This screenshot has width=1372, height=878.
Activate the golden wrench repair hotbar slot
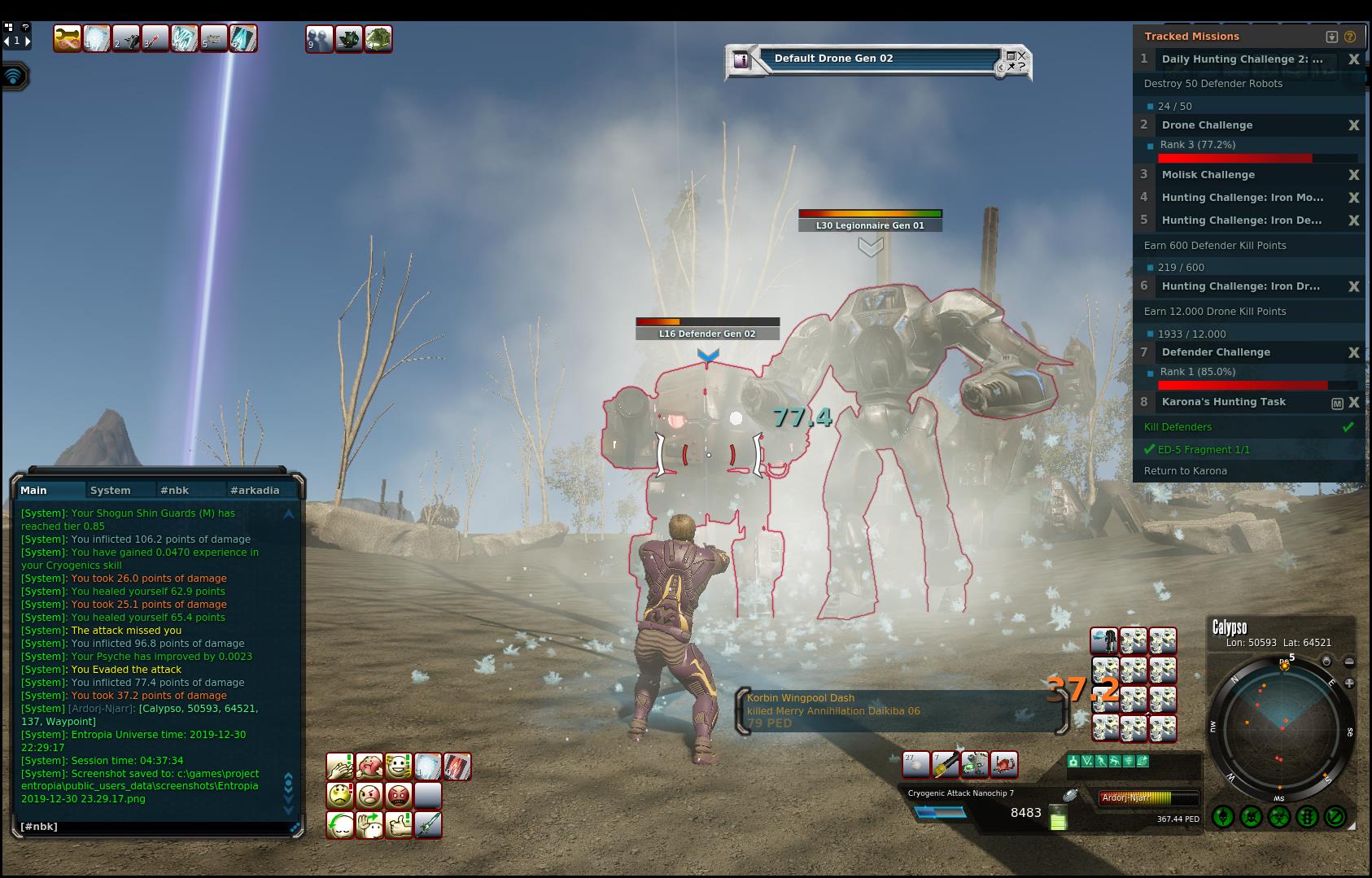click(67, 38)
